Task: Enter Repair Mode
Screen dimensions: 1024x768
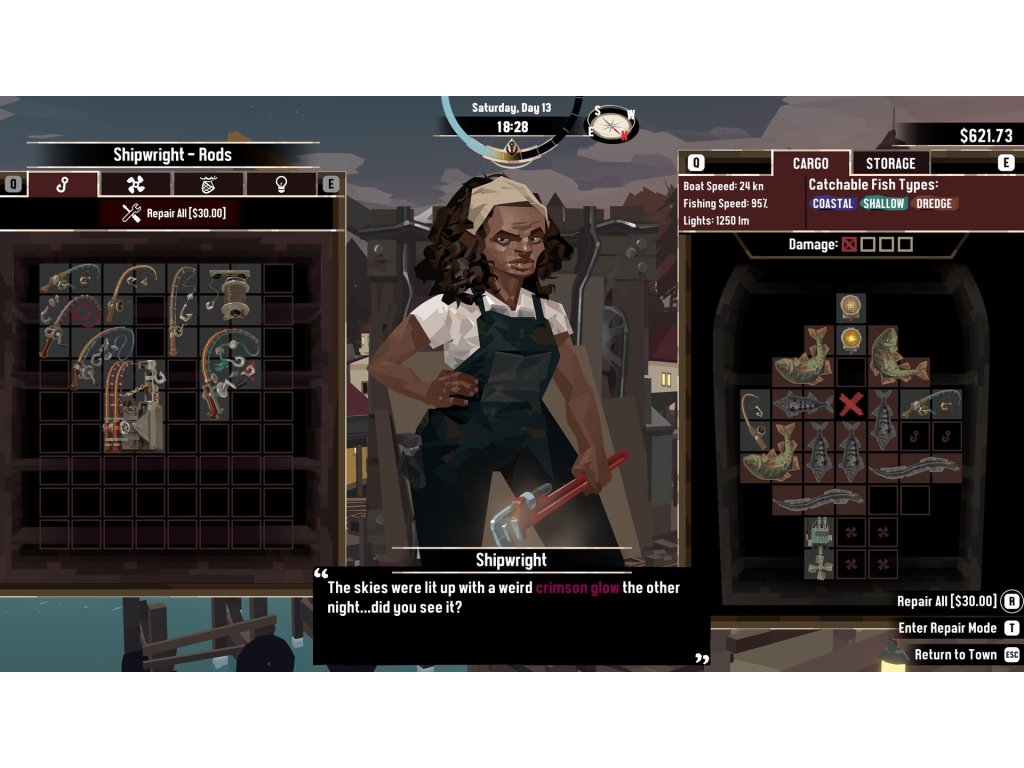Action: click(948, 628)
